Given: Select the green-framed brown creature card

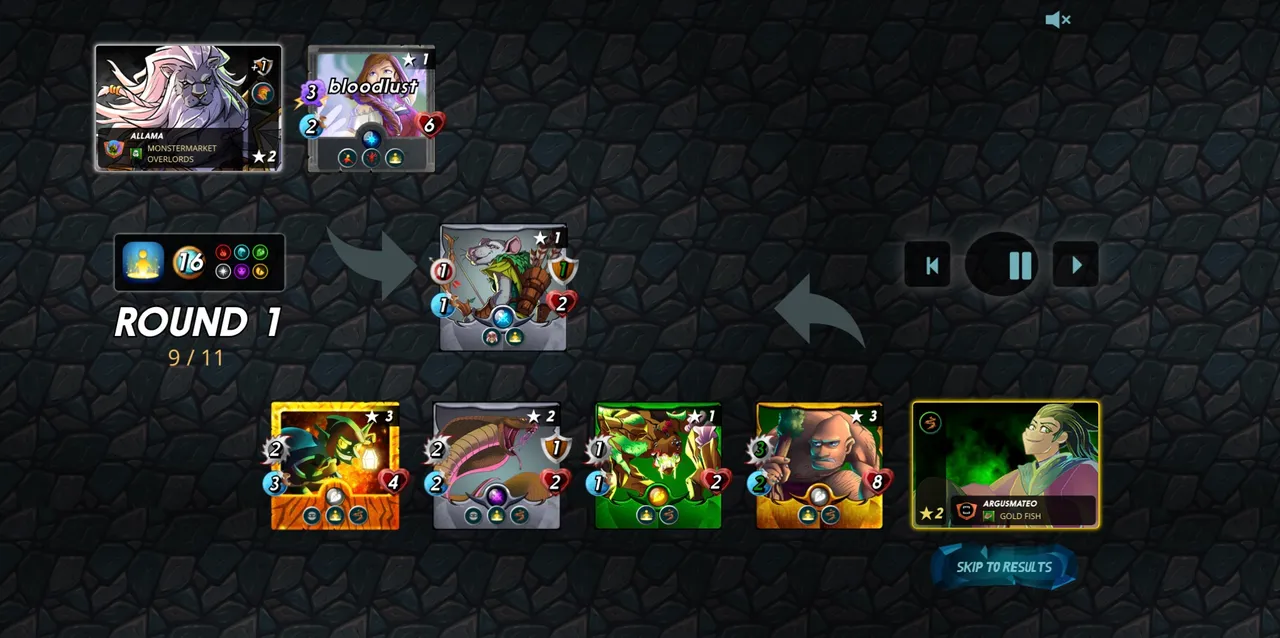Looking at the screenshot, I should pos(658,465).
